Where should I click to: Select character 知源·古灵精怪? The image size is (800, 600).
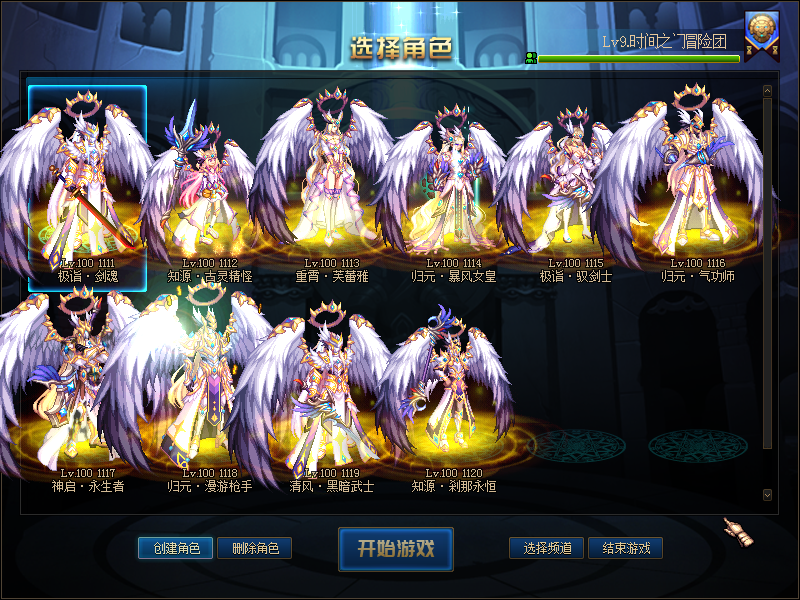click(205, 190)
